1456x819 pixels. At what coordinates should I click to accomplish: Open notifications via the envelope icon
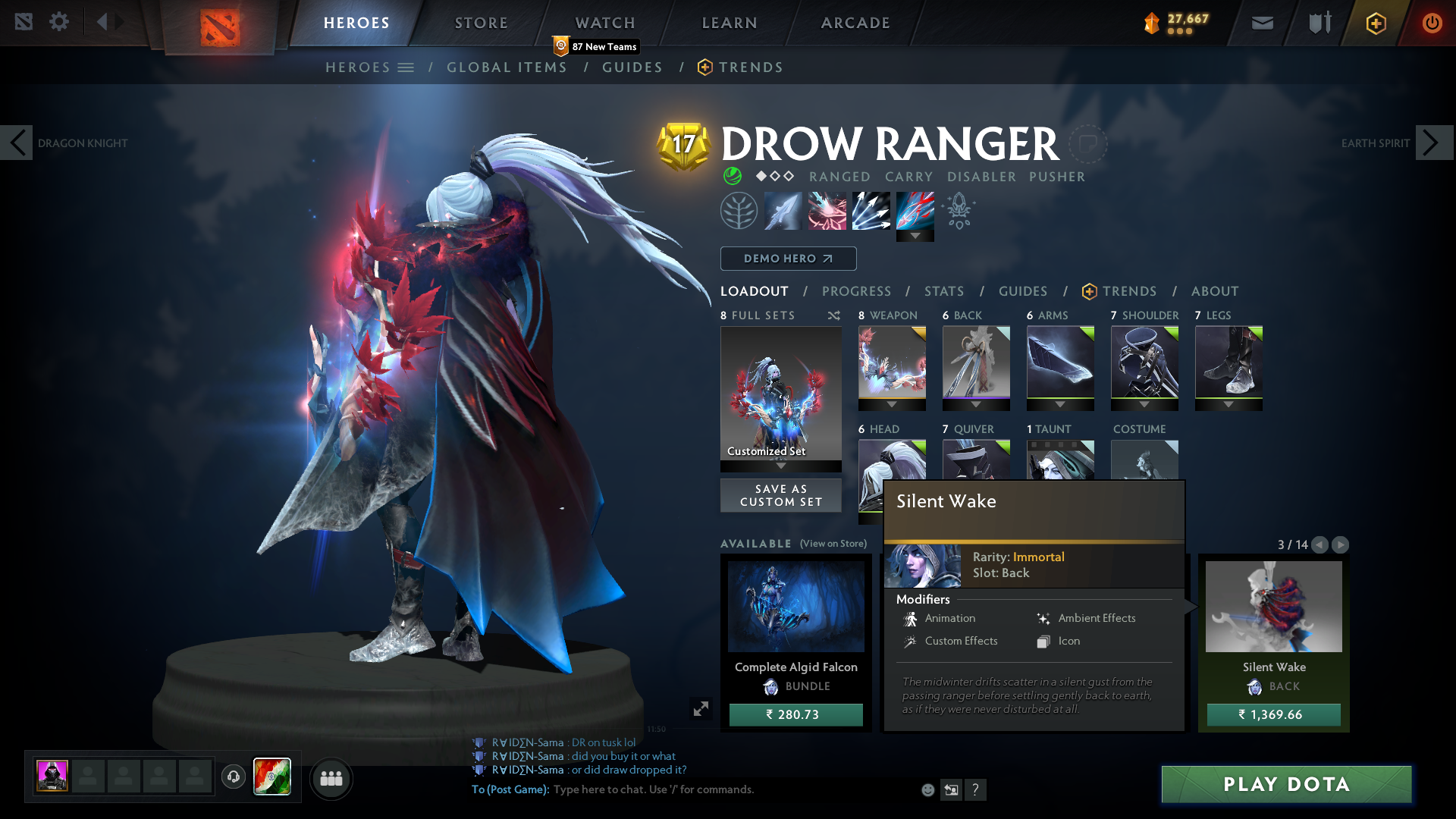[1262, 23]
